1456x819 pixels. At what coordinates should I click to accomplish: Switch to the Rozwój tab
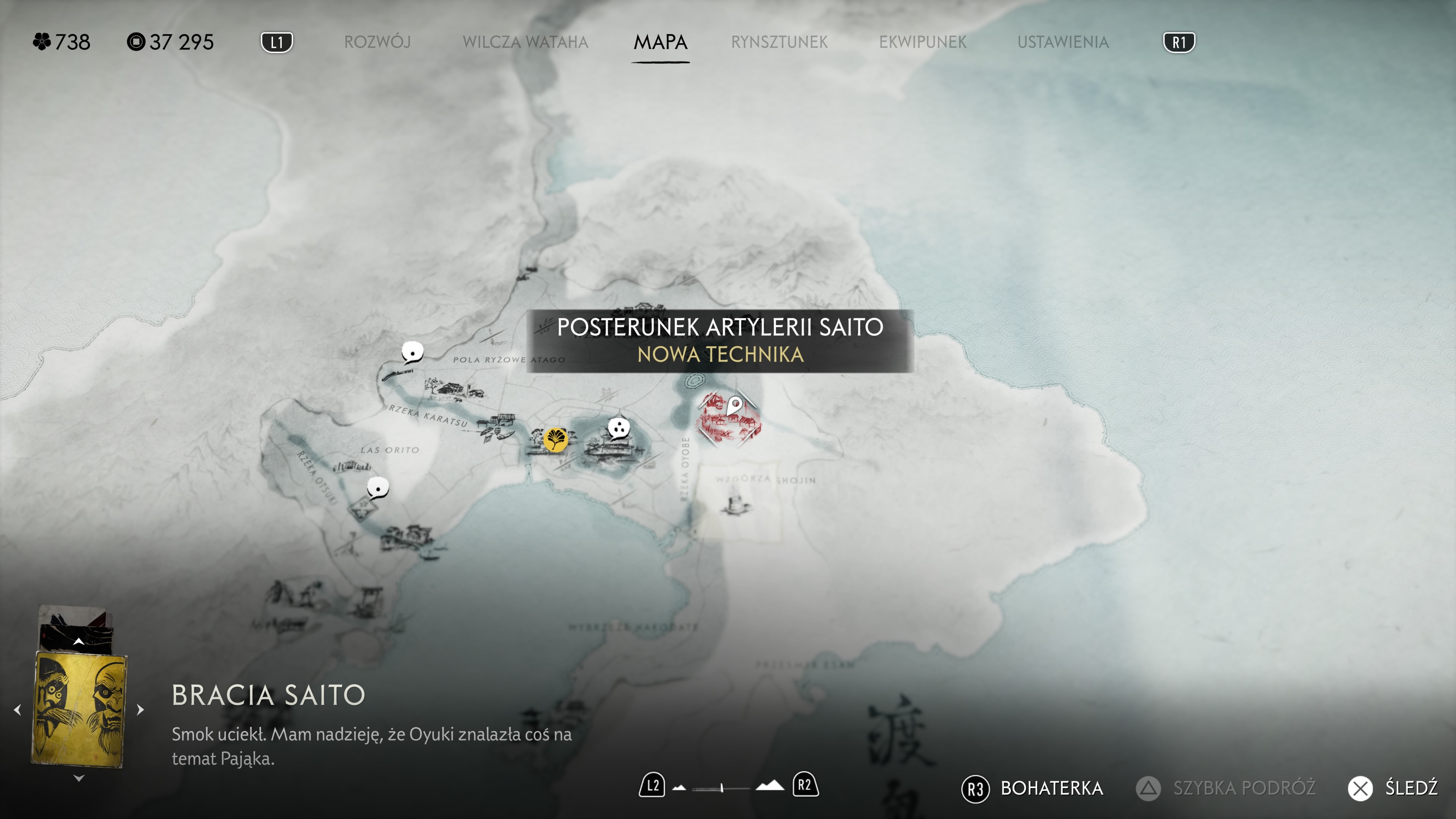377,42
